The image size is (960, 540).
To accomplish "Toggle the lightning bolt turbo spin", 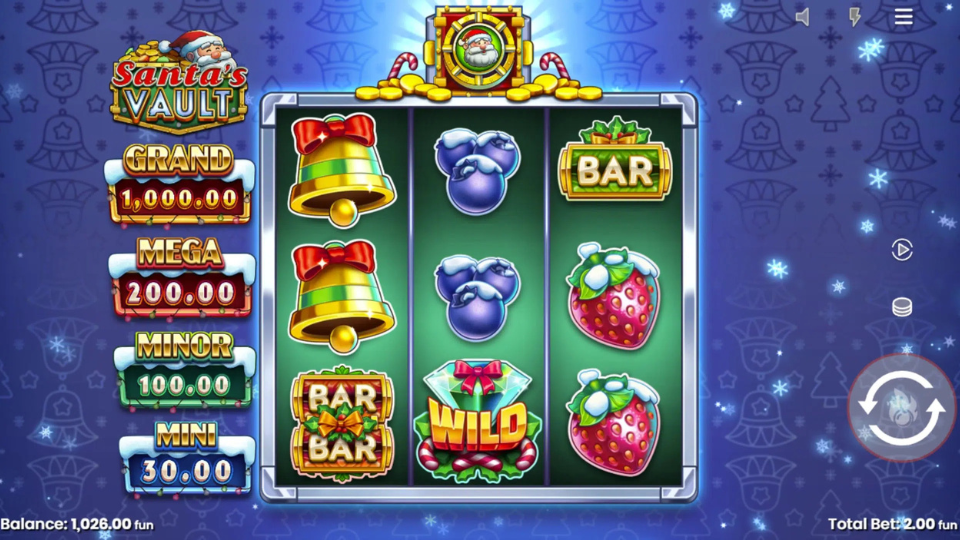I will [x=855, y=17].
